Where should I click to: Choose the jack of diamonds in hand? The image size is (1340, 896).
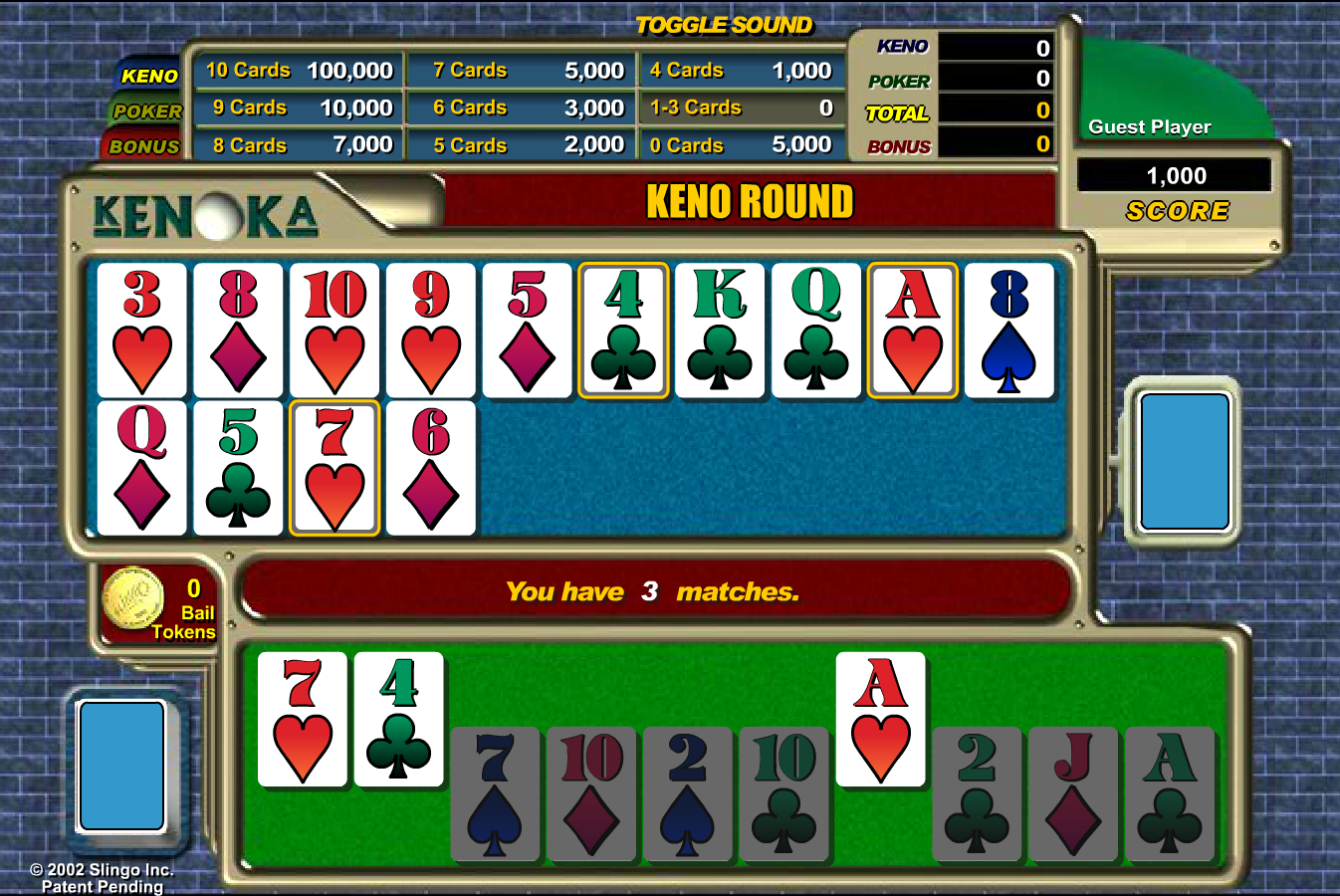click(1073, 793)
